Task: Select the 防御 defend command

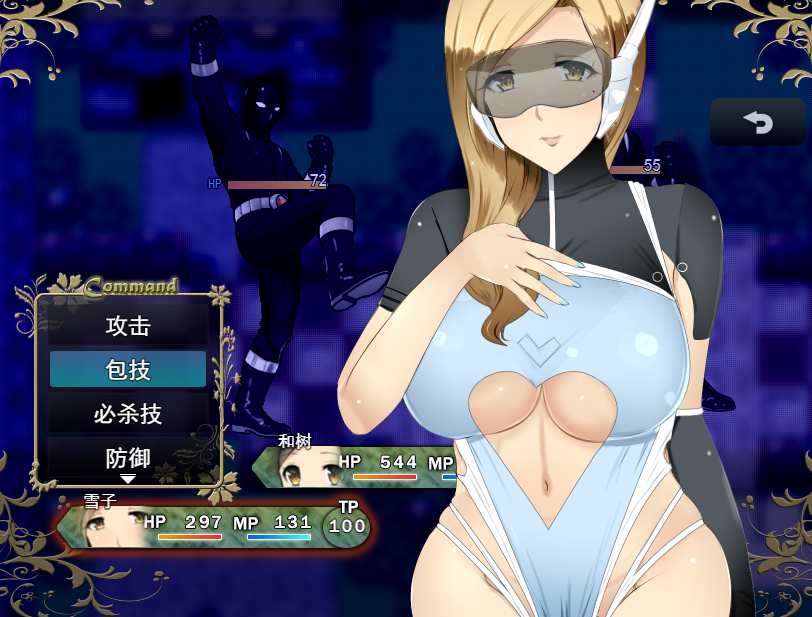Action: [x=128, y=458]
